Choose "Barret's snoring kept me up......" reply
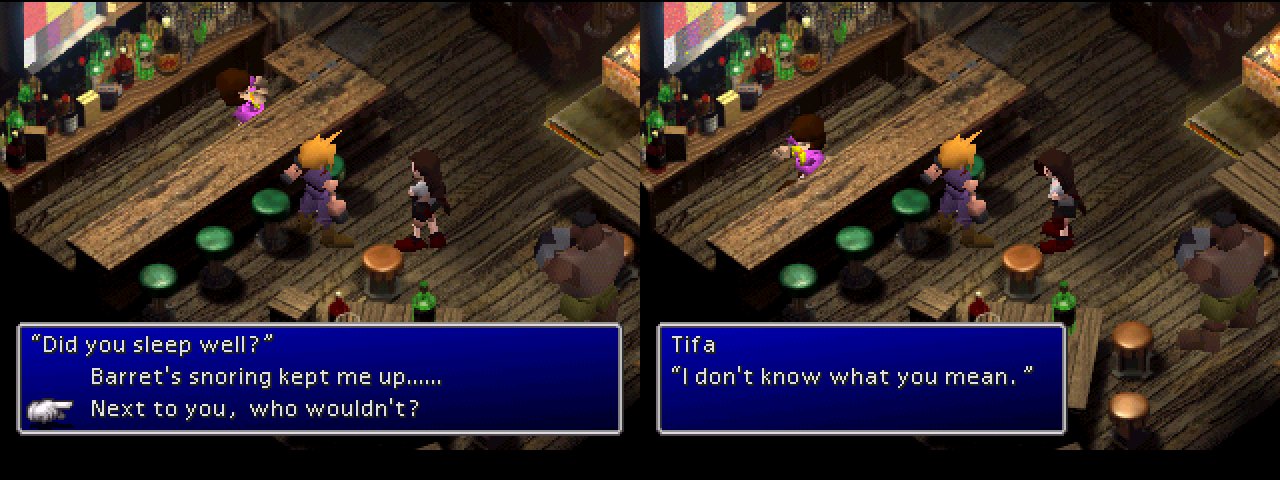This screenshot has height=480, width=1280. pyautogui.click(x=265, y=377)
